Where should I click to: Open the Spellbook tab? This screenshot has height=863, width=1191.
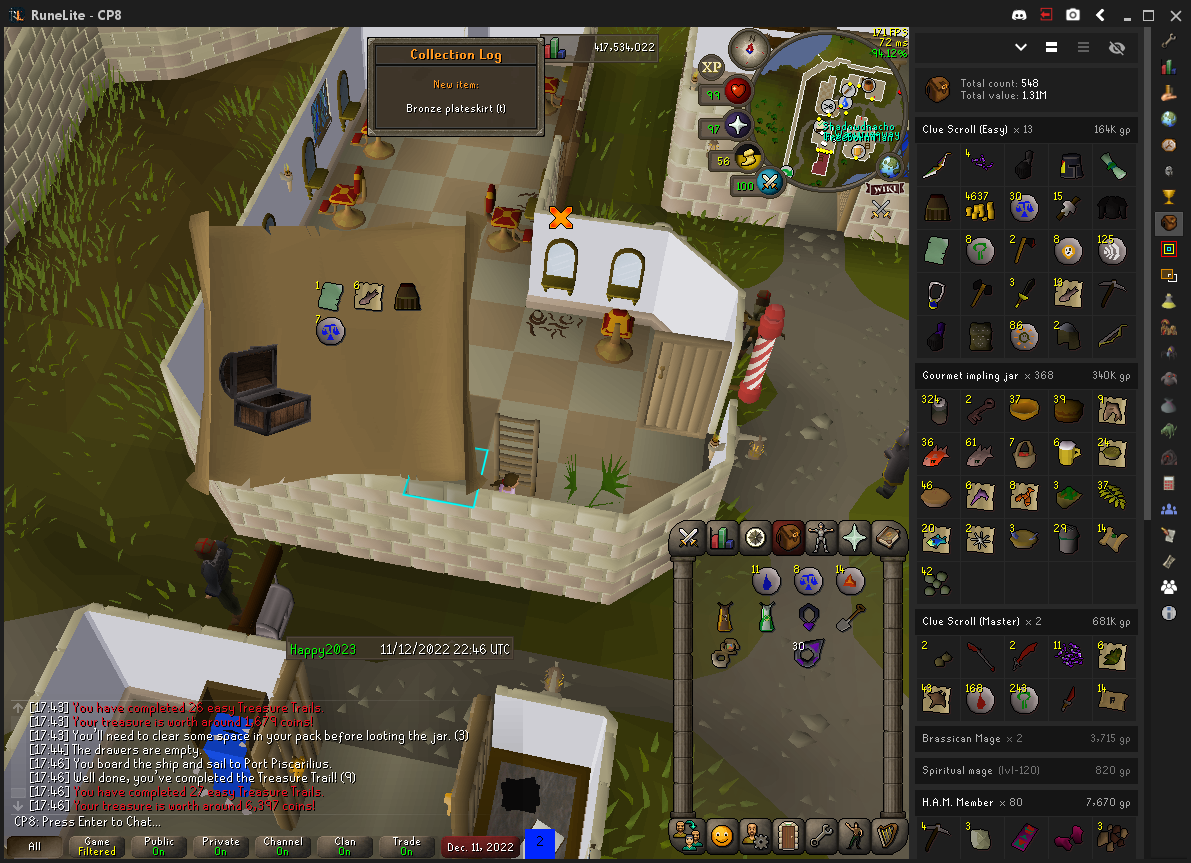pos(888,538)
